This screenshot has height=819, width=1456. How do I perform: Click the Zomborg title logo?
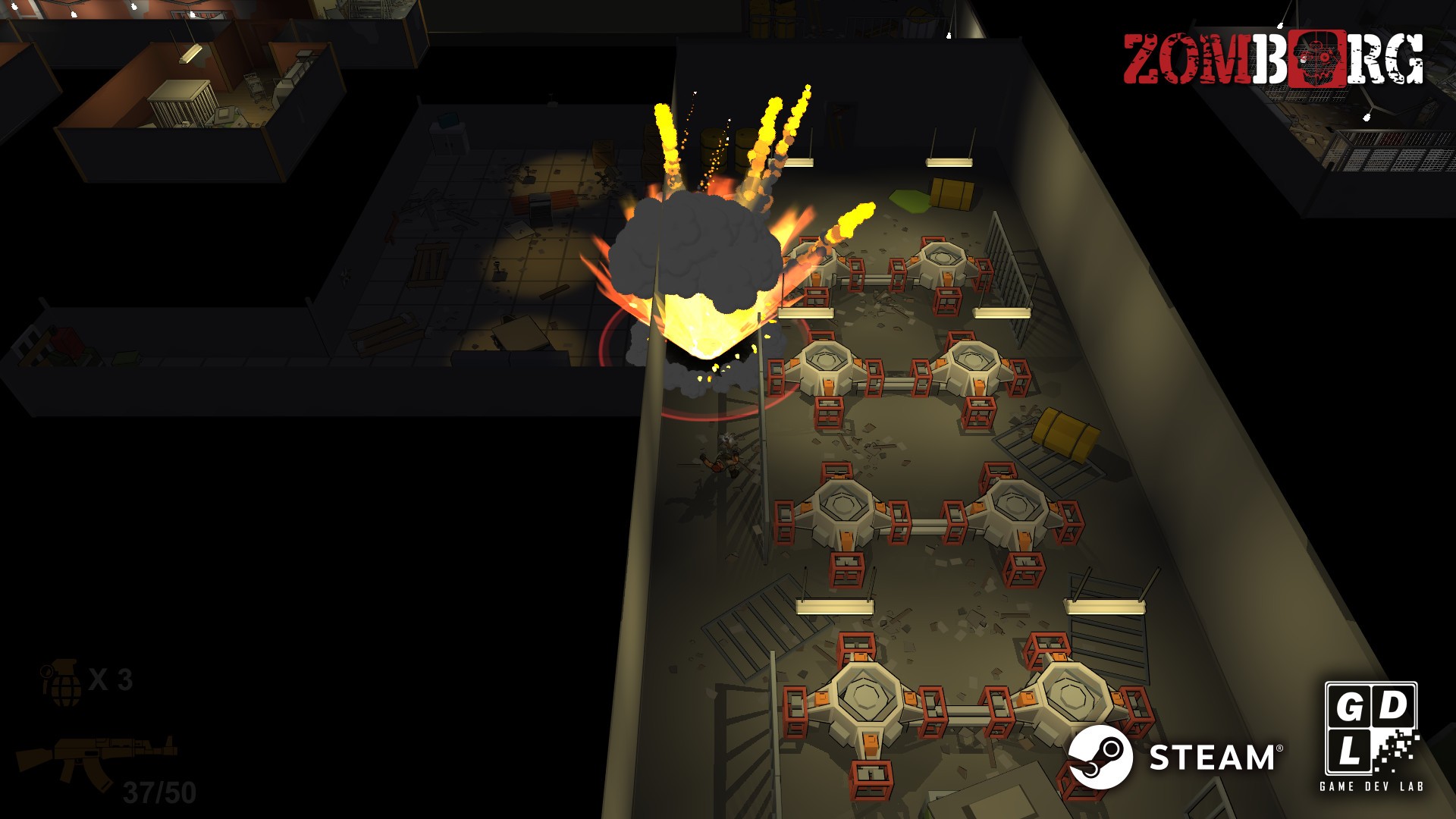pyautogui.click(x=1272, y=59)
